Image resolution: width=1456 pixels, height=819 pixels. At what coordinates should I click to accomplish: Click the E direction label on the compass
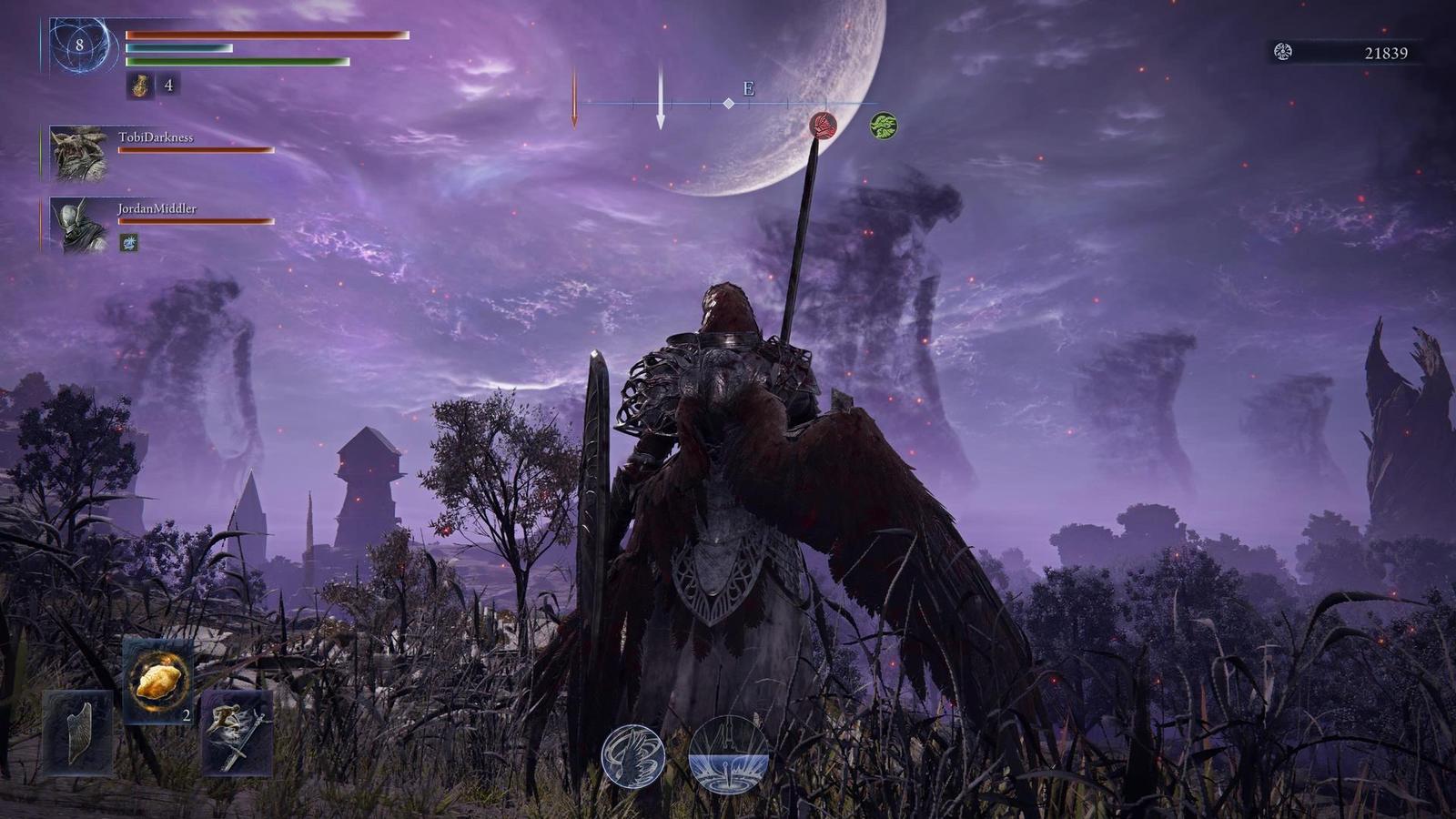[747, 88]
